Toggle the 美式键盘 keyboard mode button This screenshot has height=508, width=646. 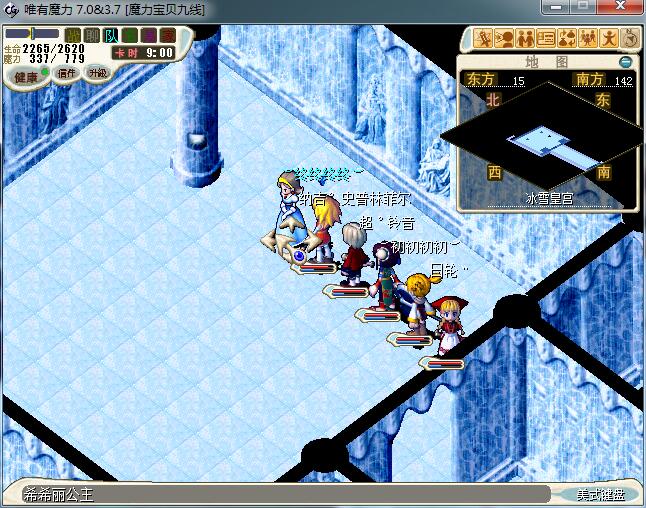[x=600, y=494]
